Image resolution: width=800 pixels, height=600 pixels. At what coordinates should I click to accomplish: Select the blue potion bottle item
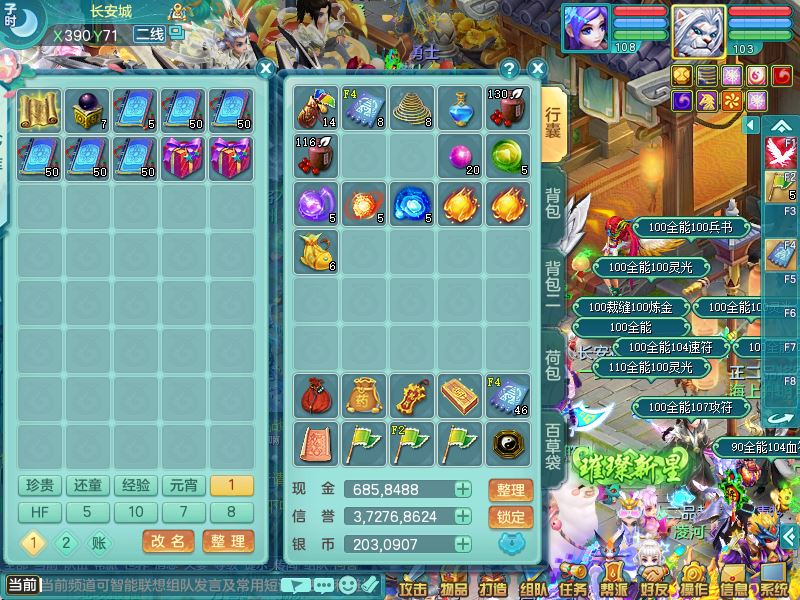click(461, 108)
